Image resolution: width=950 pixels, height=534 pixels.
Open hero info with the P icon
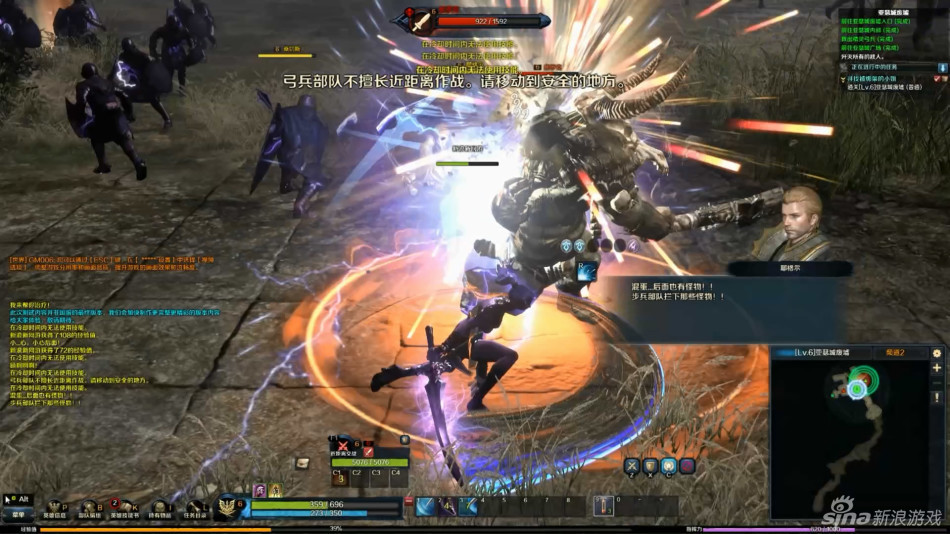click(x=54, y=509)
